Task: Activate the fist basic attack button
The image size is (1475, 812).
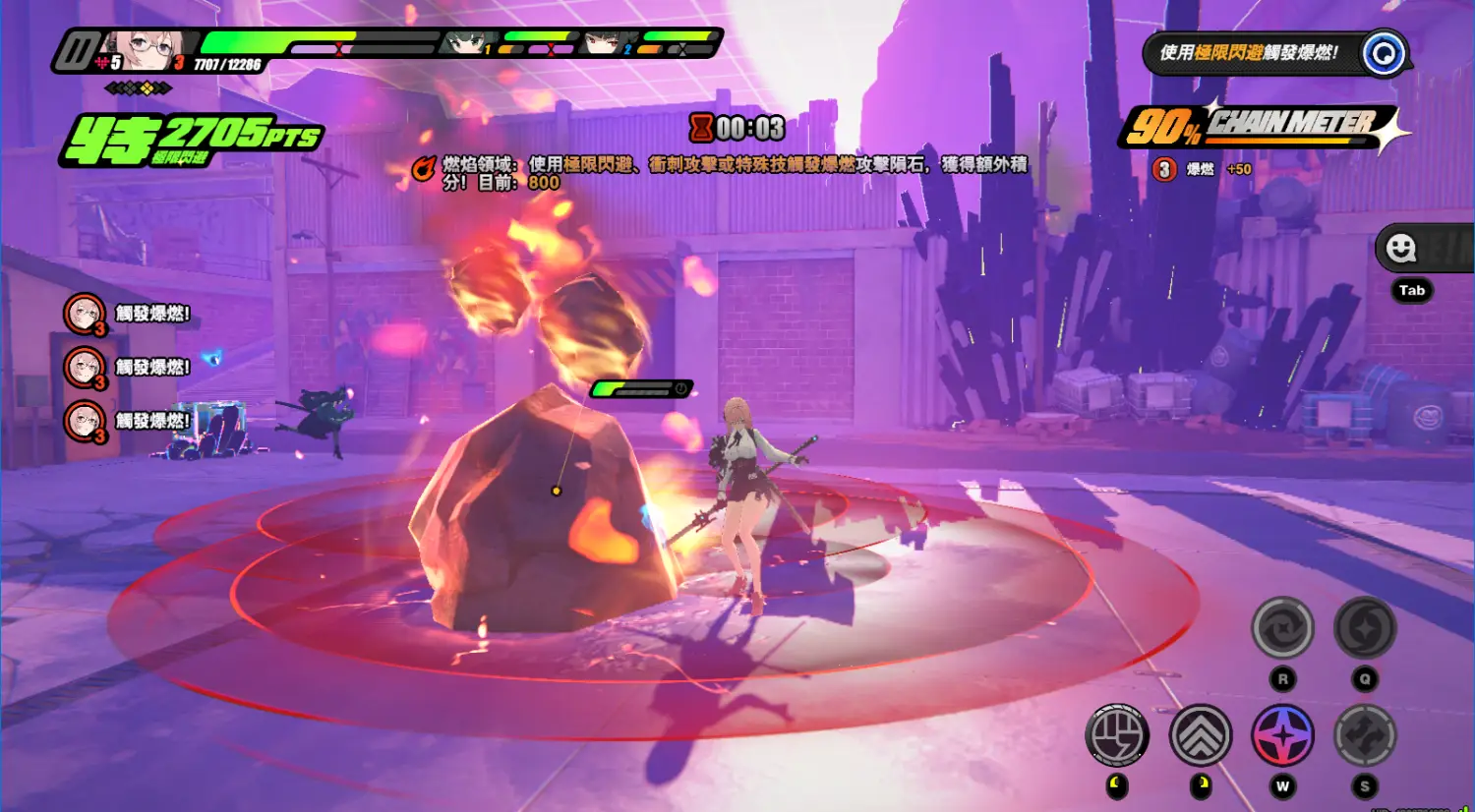Action: (1117, 735)
